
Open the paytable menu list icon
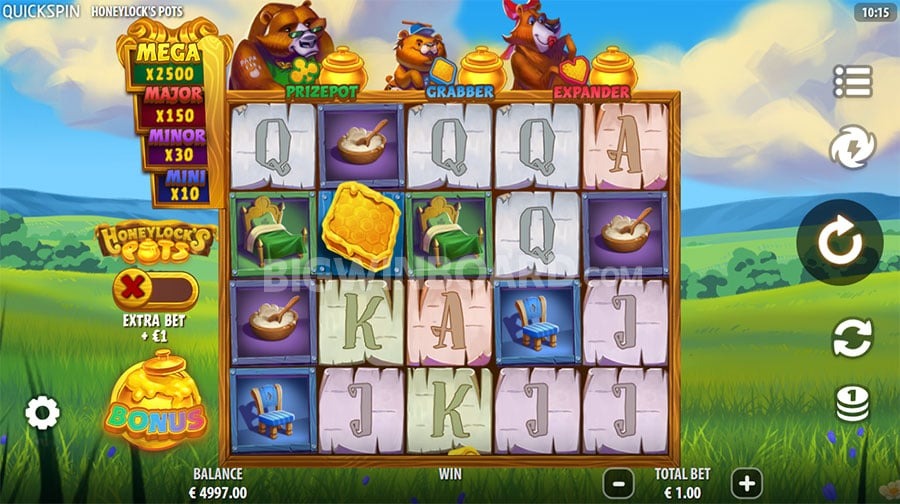(x=852, y=82)
